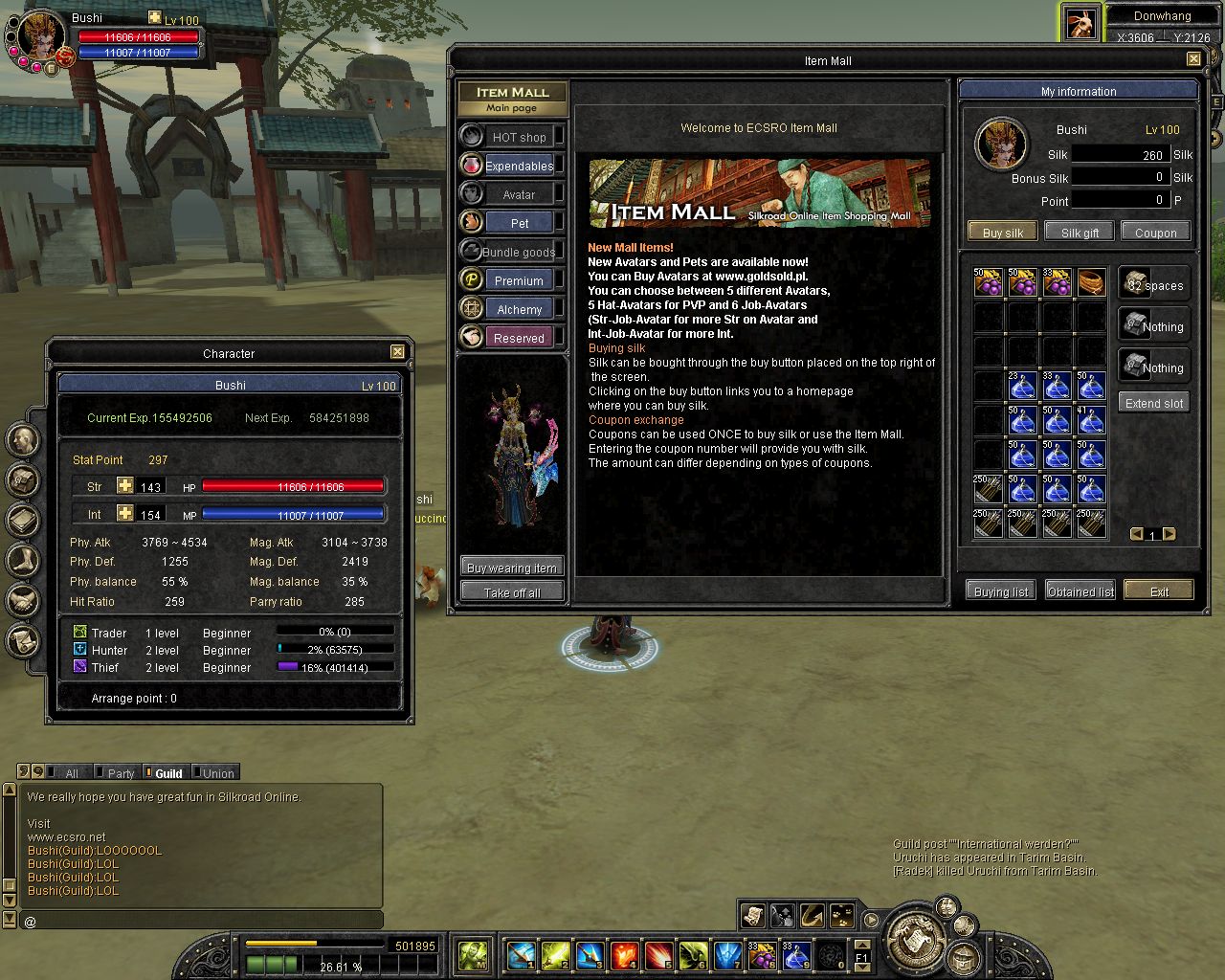
Task: Click the Coupon button
Action: click(x=1155, y=233)
